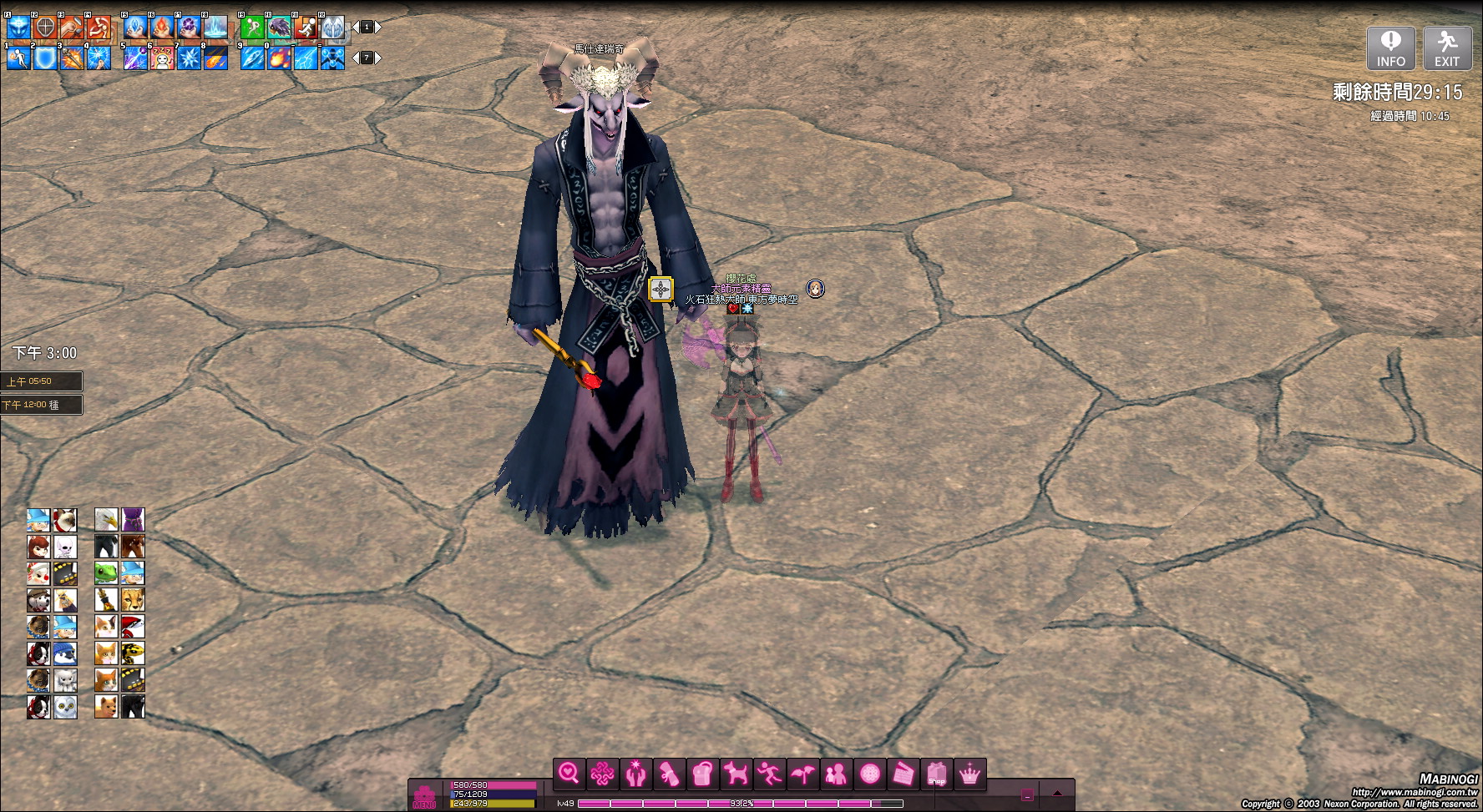Summon the green frog pet
1483x812 pixels.
tap(106, 572)
